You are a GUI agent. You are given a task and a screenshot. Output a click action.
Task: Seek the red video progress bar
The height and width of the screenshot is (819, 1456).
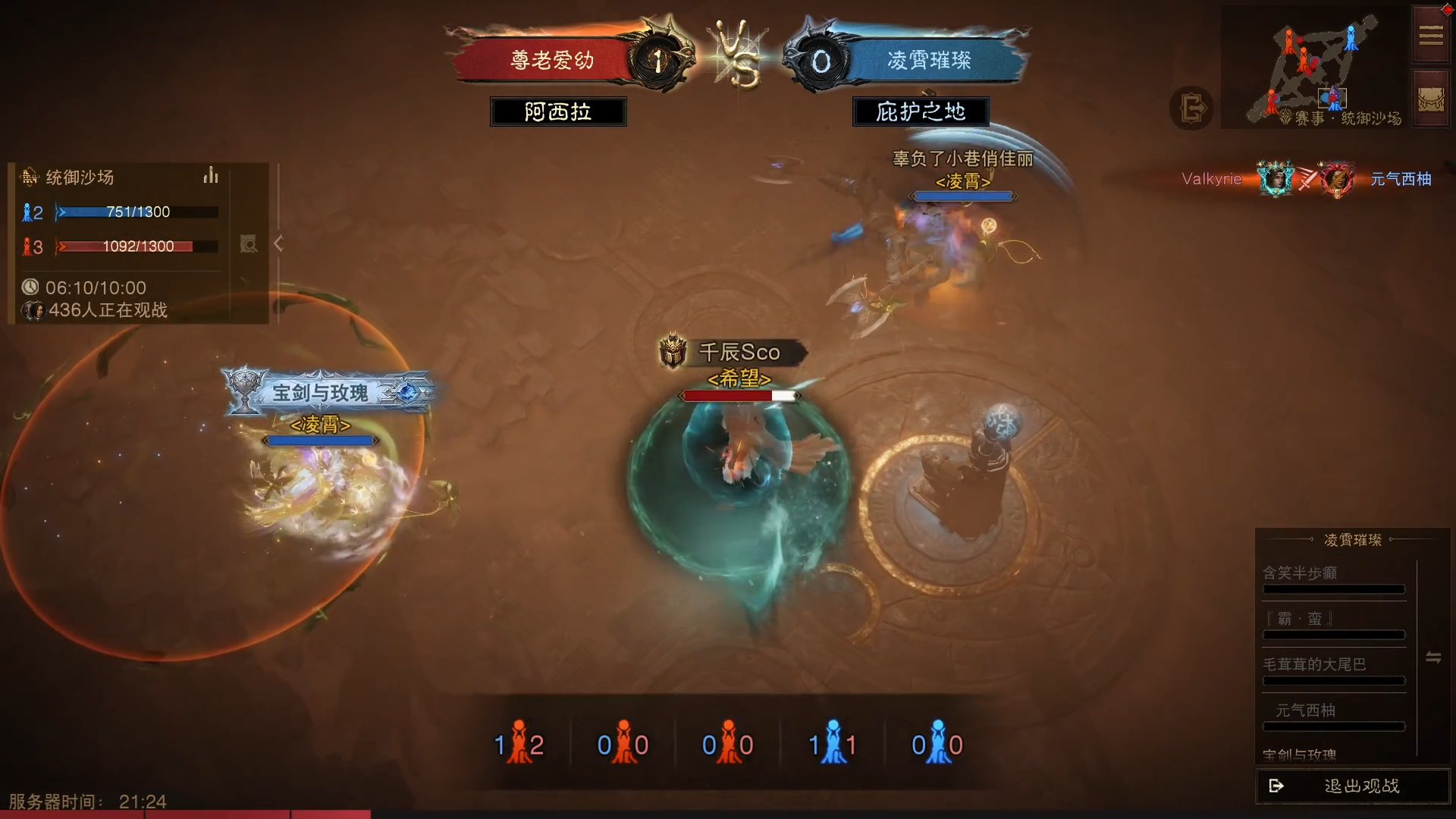pyautogui.click(x=185, y=814)
